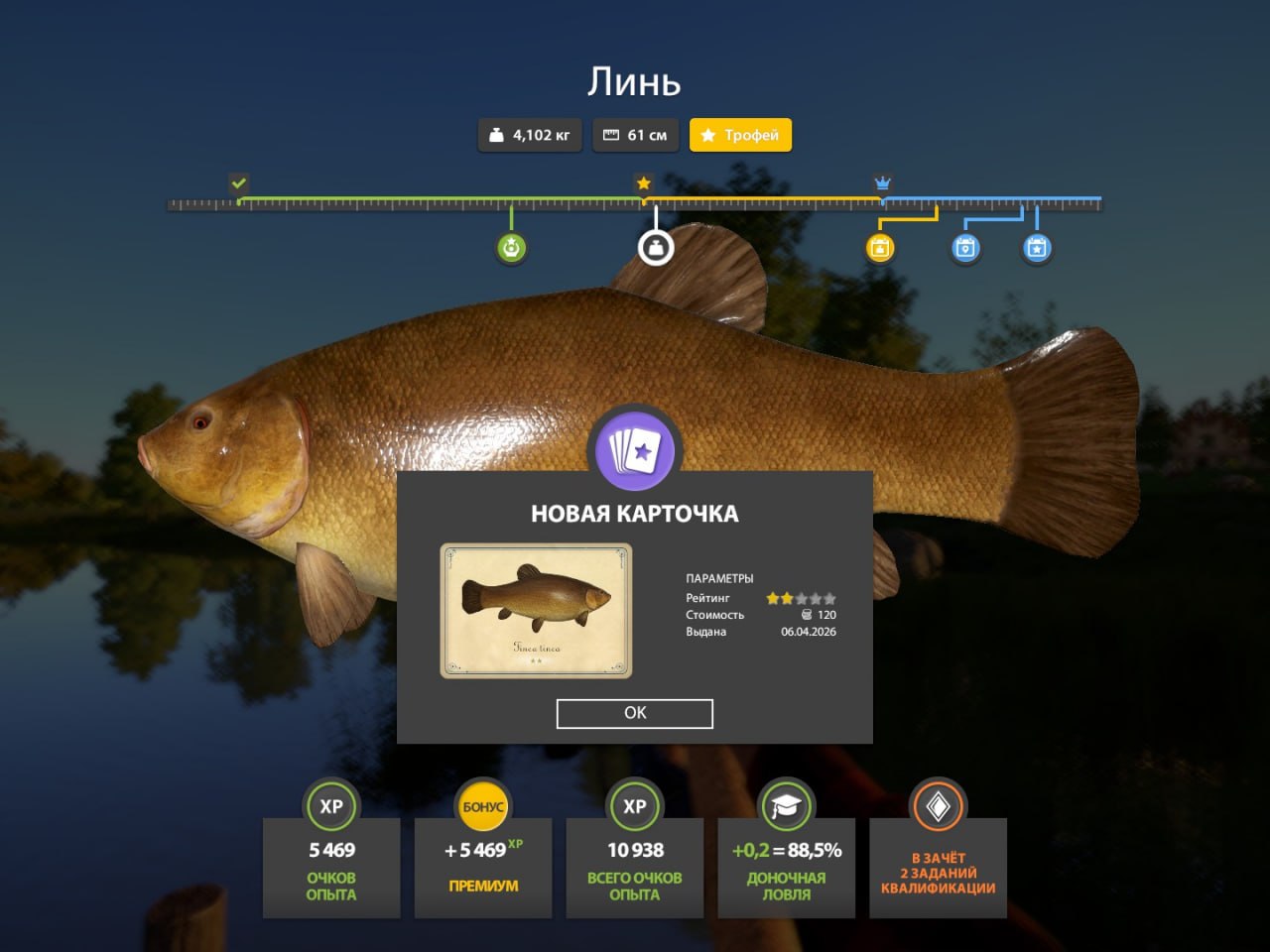Click the purple new card stack icon
The height and width of the screenshot is (952, 1270).
click(x=635, y=450)
